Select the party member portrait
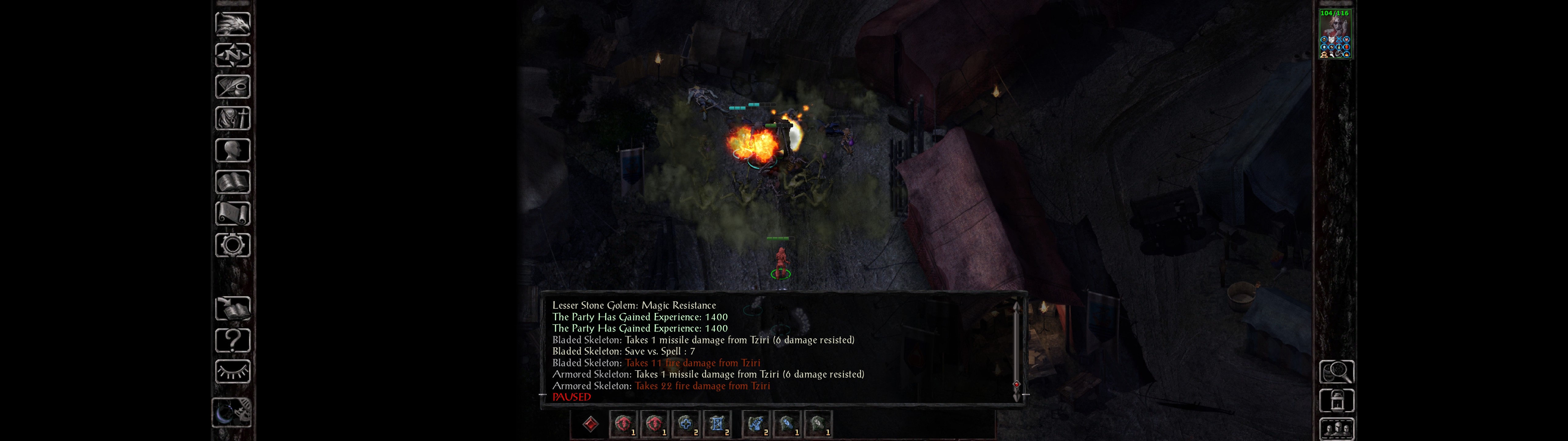Image resolution: width=1568 pixels, height=441 pixels. 1335,33
